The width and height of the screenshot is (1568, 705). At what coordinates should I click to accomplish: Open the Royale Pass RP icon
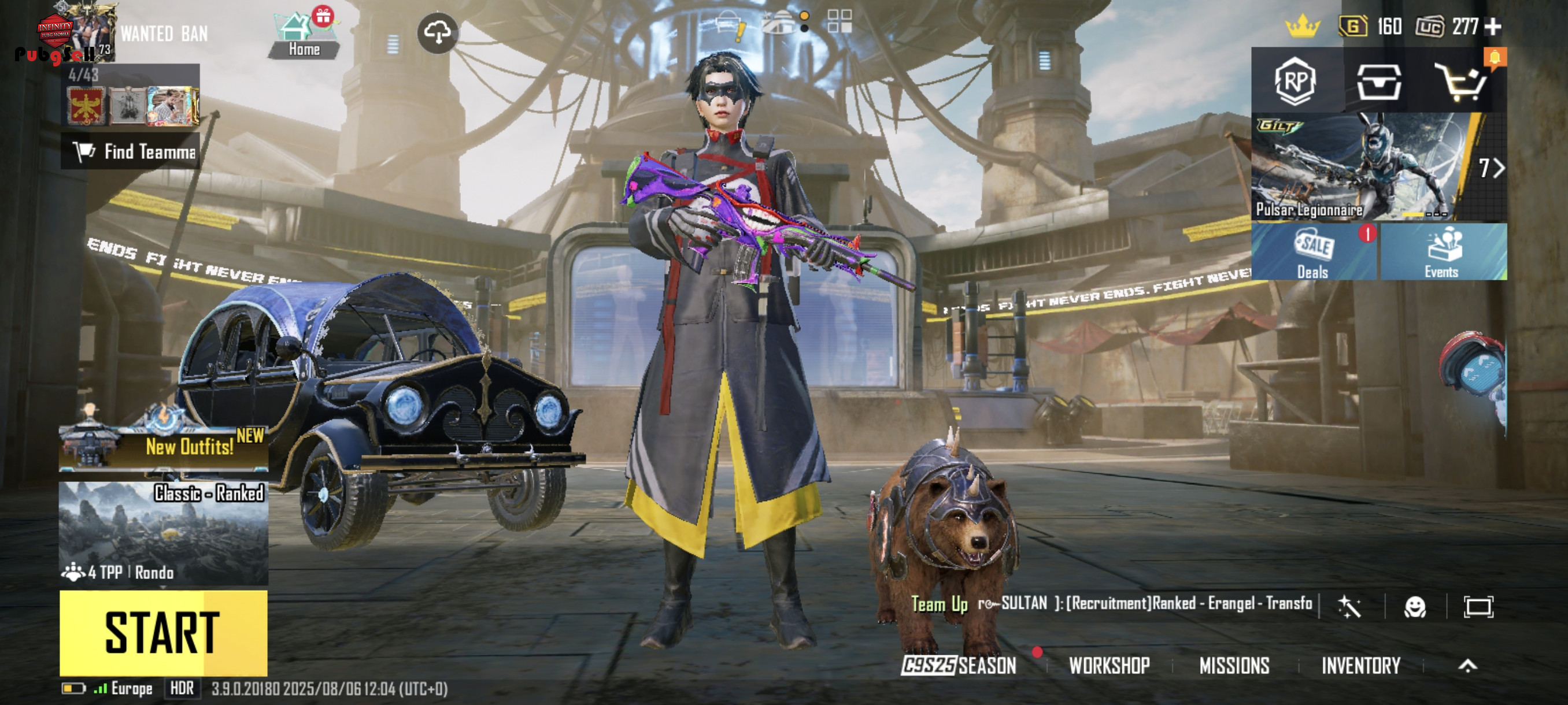[1295, 81]
